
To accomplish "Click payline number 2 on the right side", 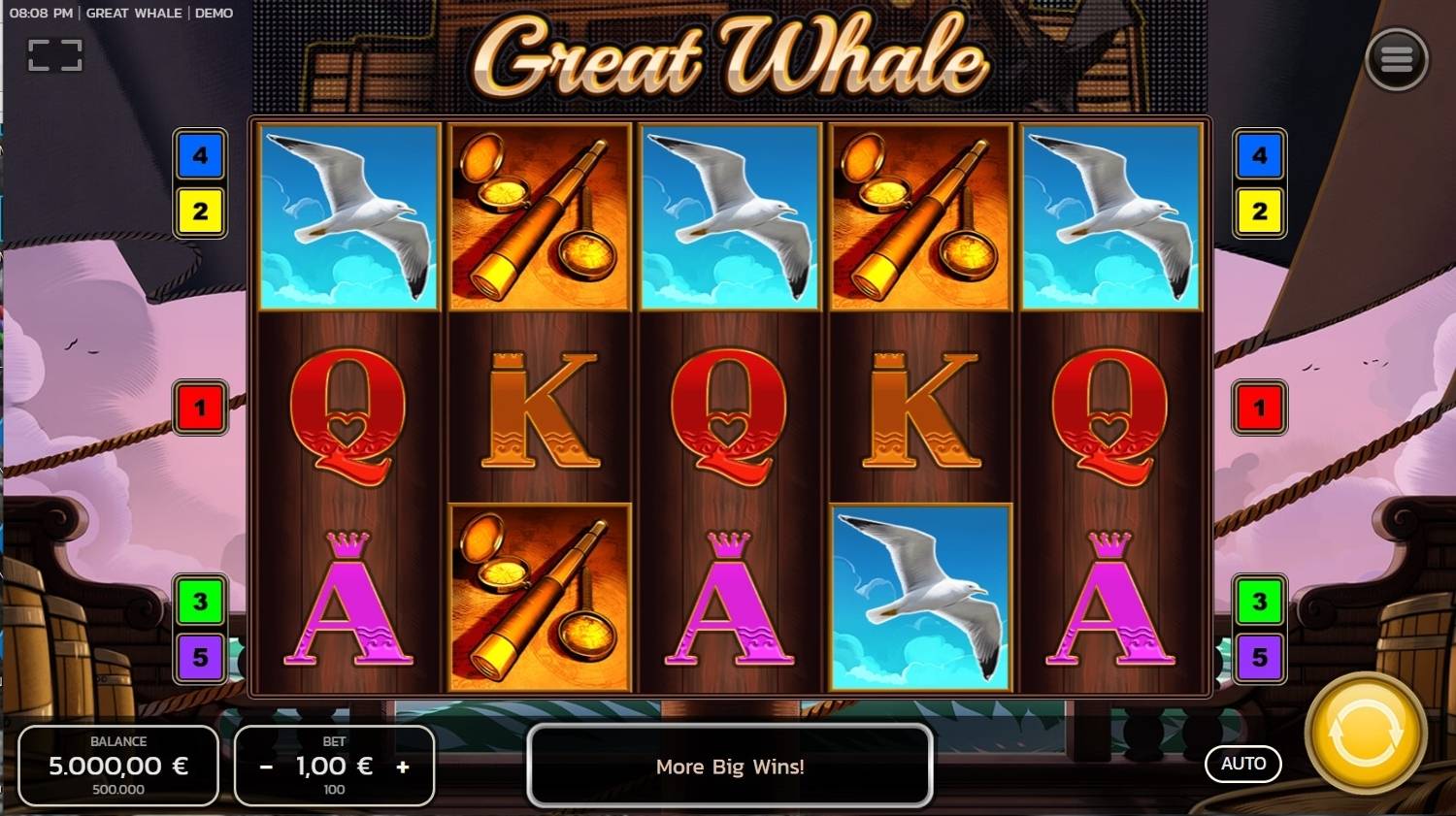I will click(x=1258, y=211).
